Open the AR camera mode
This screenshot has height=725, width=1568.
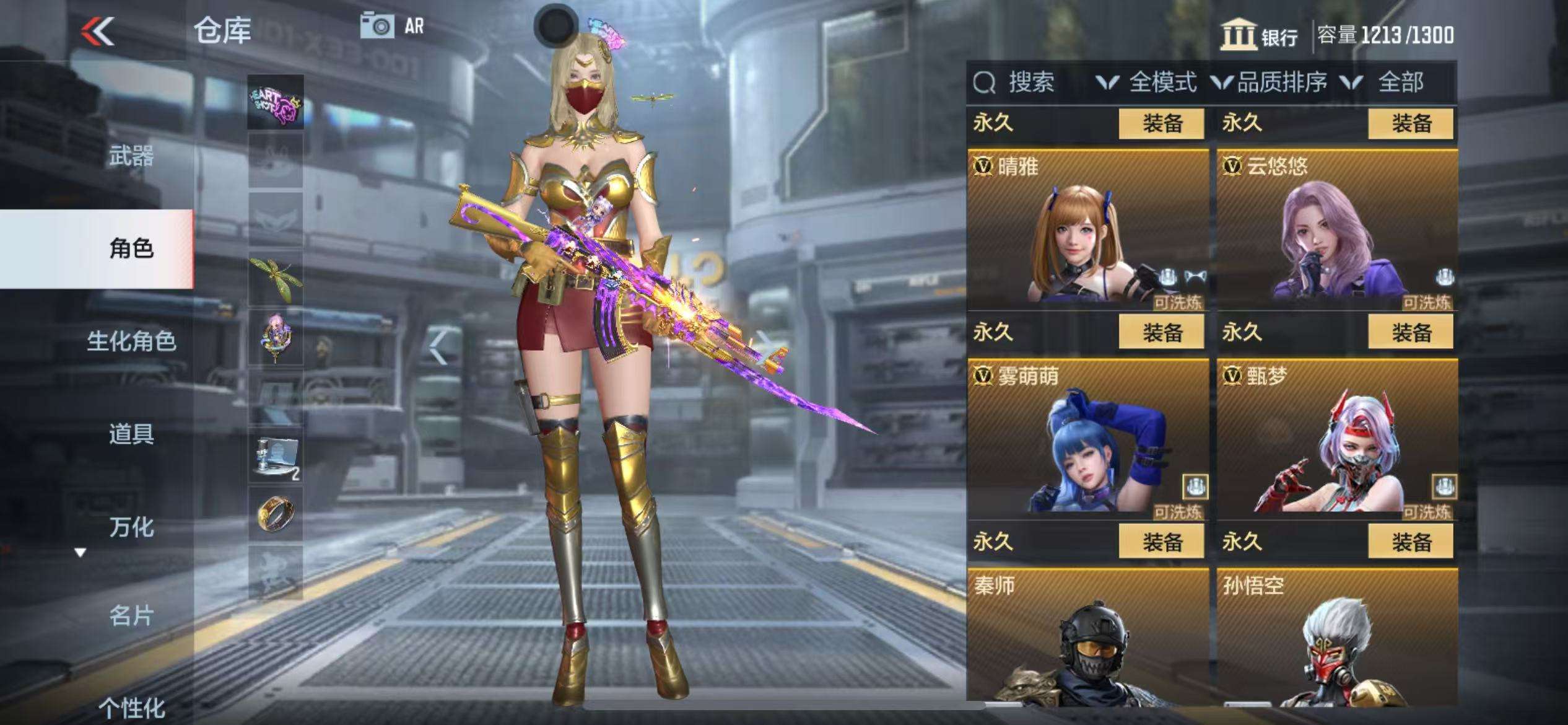(393, 27)
